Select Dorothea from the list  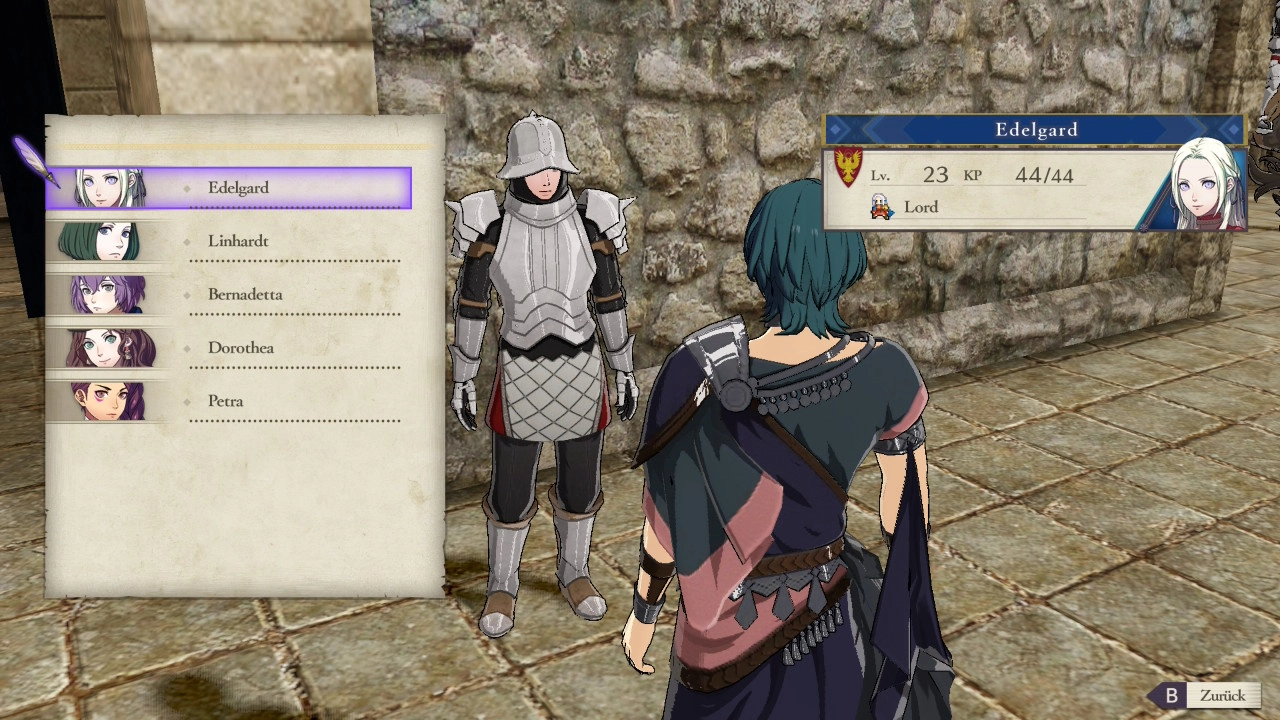point(241,348)
